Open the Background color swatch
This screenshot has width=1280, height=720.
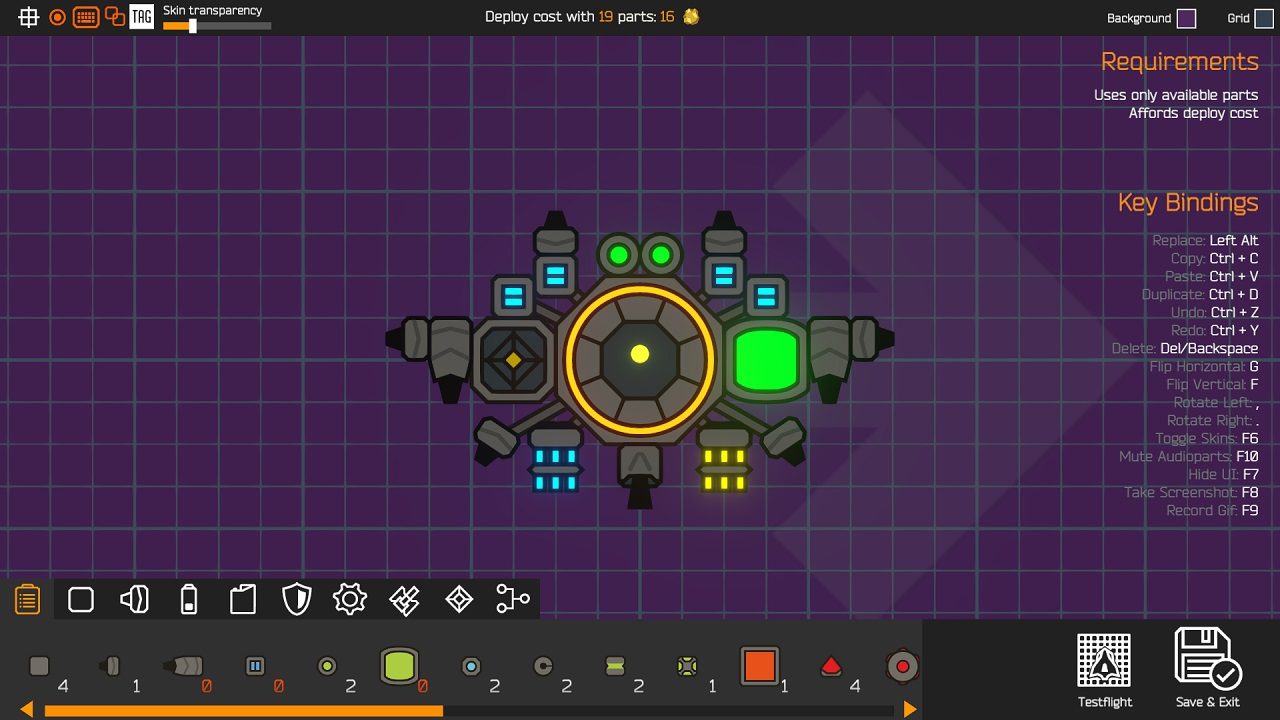tap(1186, 18)
